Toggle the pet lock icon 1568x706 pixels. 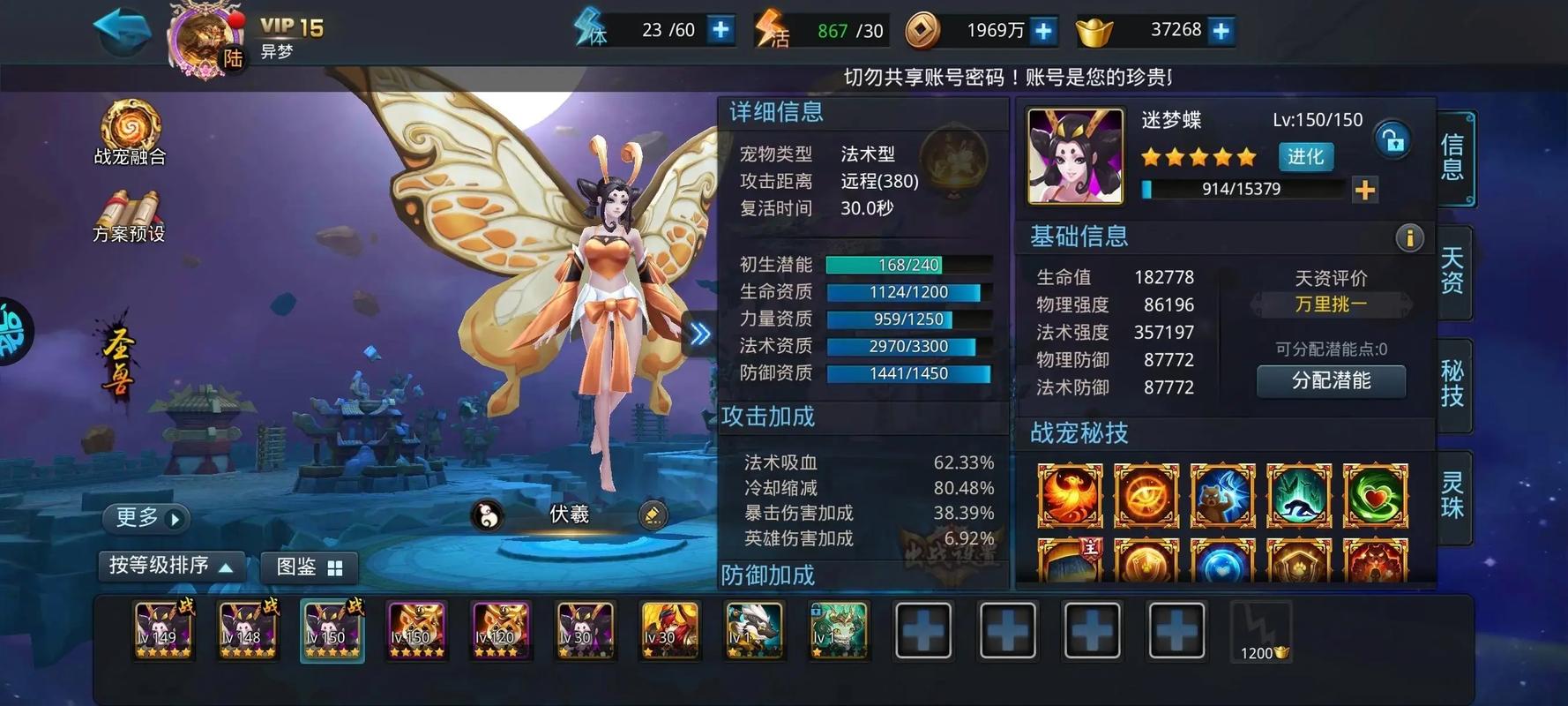(1392, 140)
